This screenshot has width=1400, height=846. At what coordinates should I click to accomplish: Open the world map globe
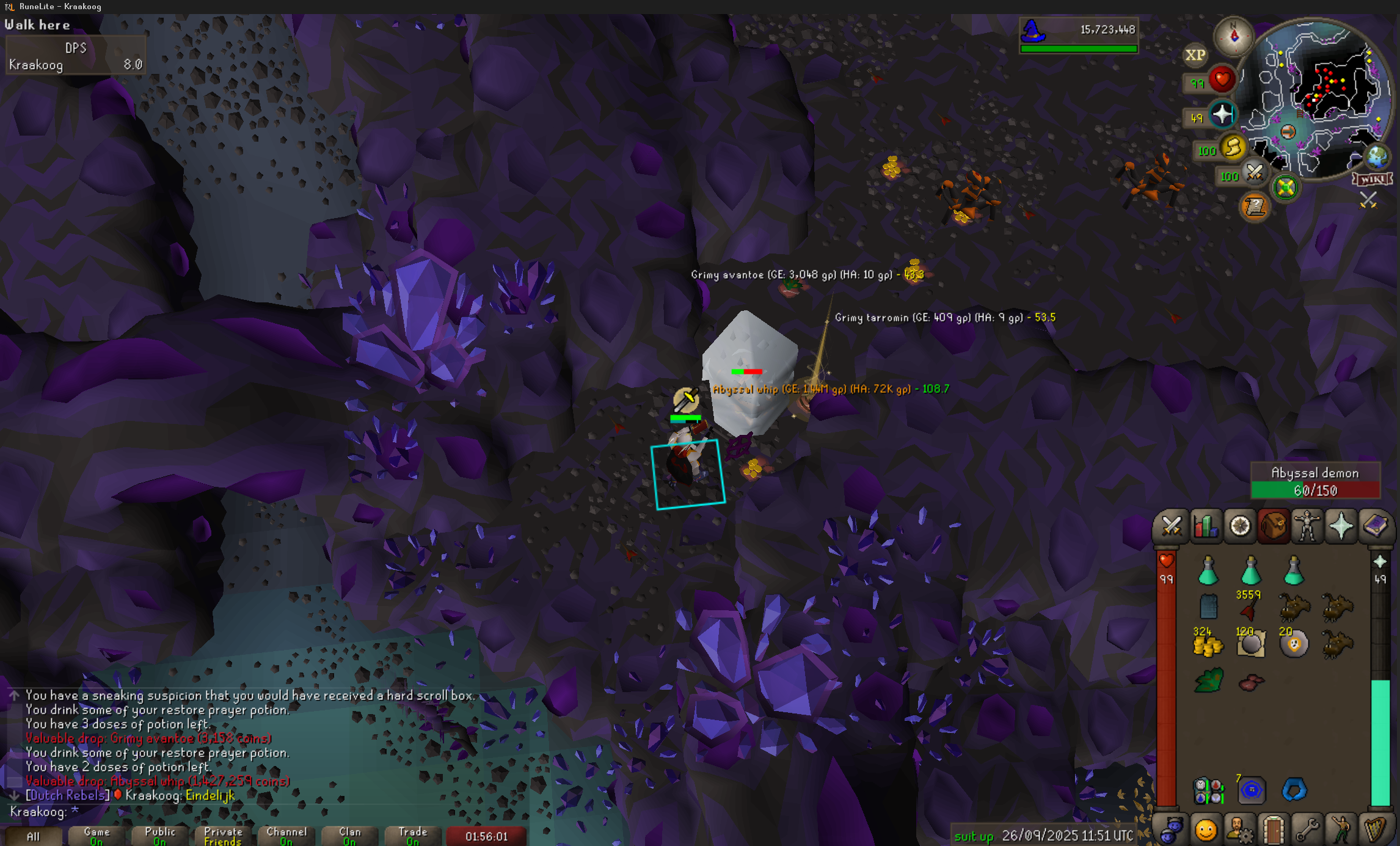(x=1377, y=157)
